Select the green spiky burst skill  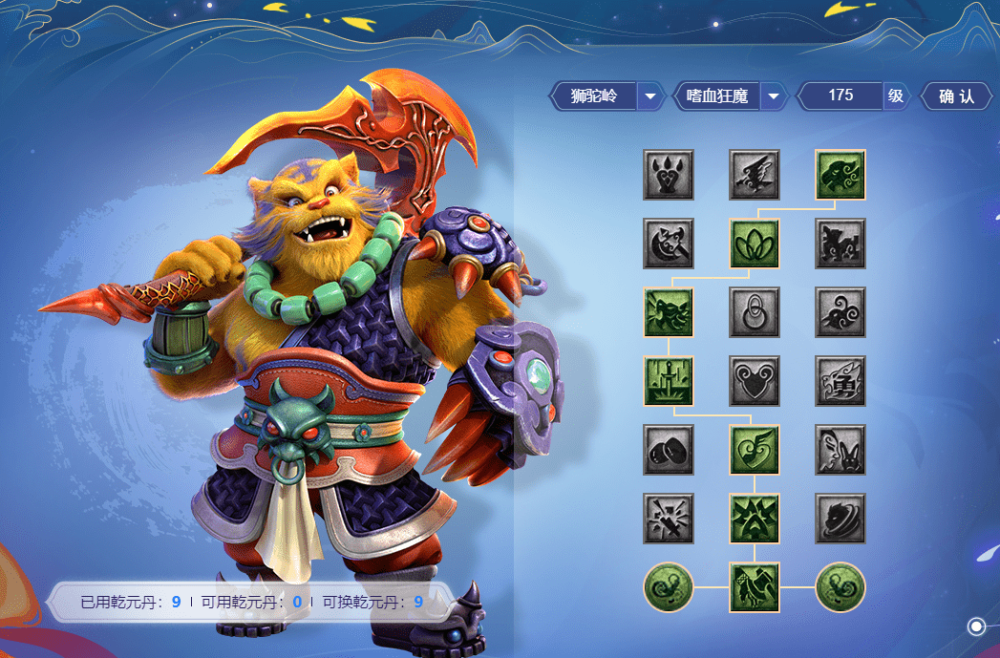point(754,518)
